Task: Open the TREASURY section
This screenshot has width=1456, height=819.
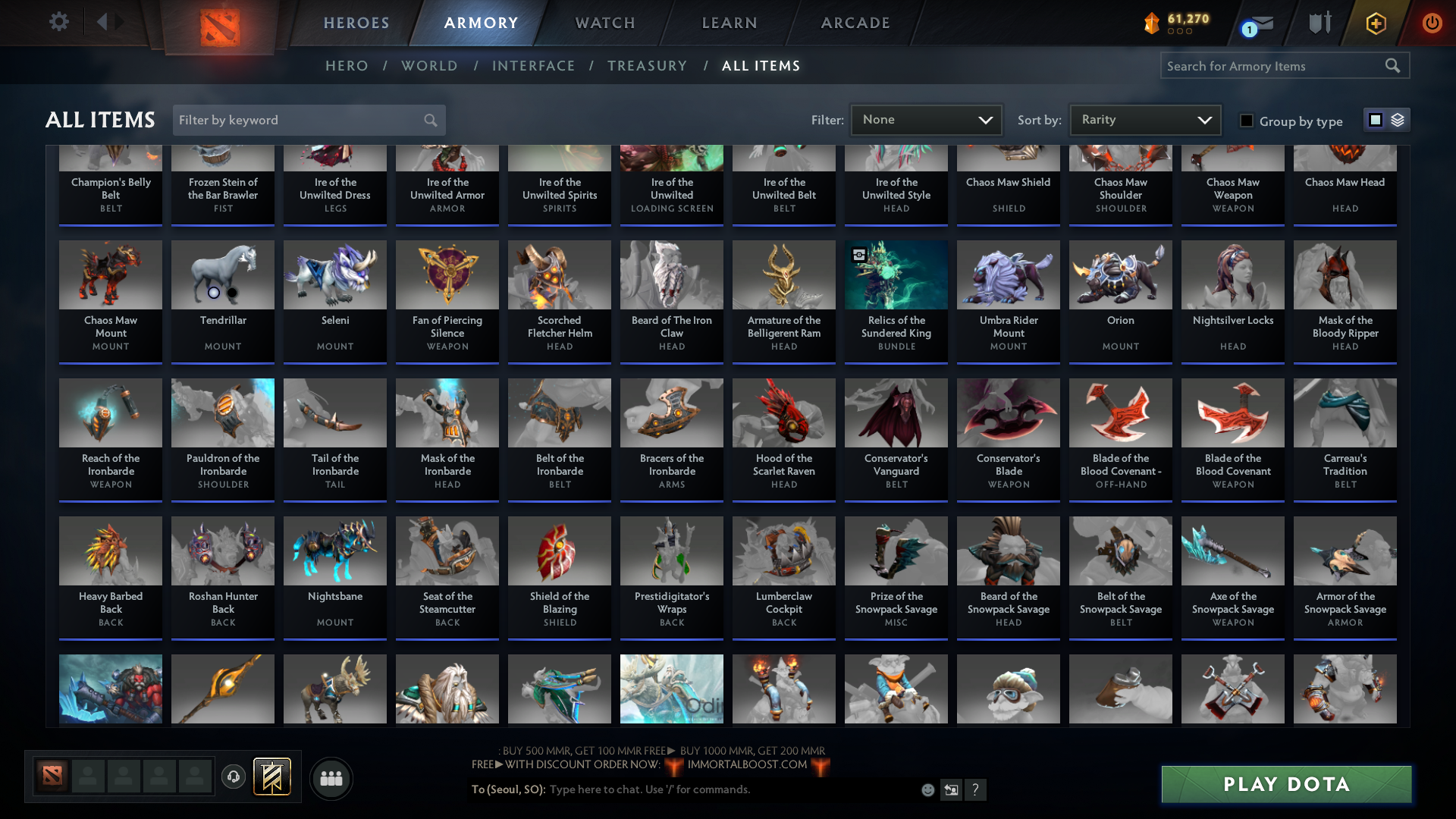Action: [647, 66]
